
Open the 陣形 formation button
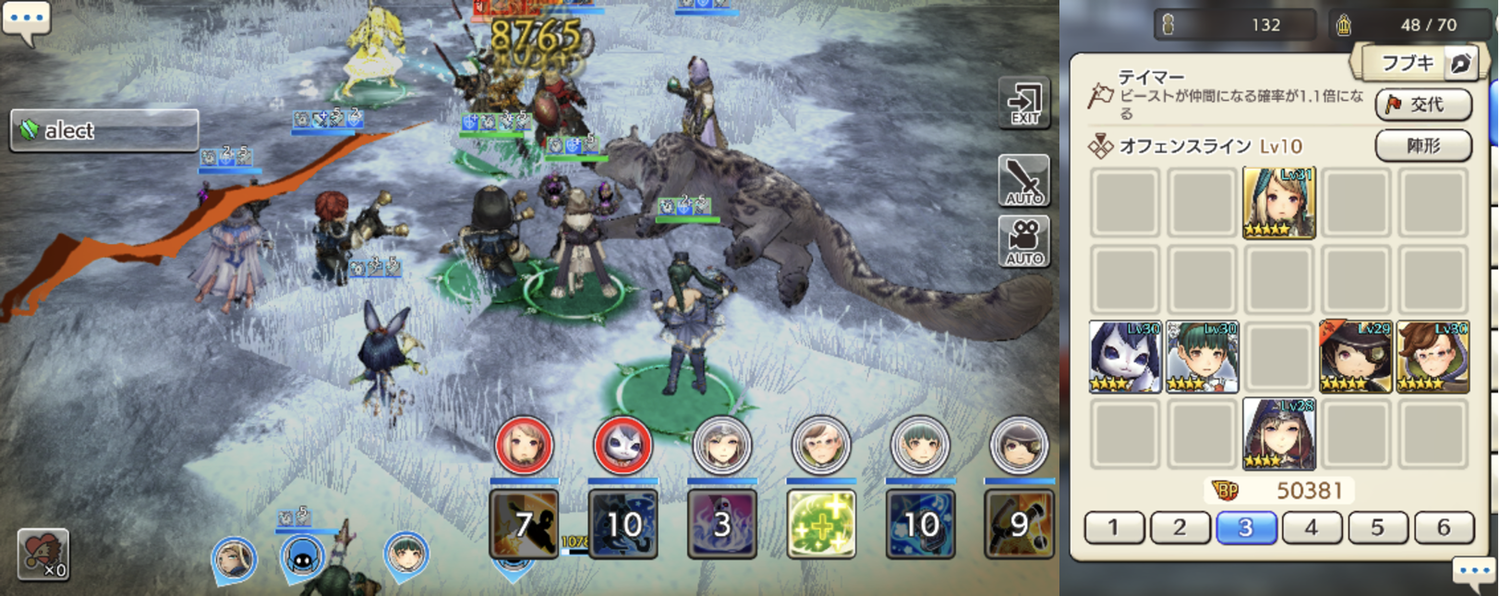pos(1423,146)
